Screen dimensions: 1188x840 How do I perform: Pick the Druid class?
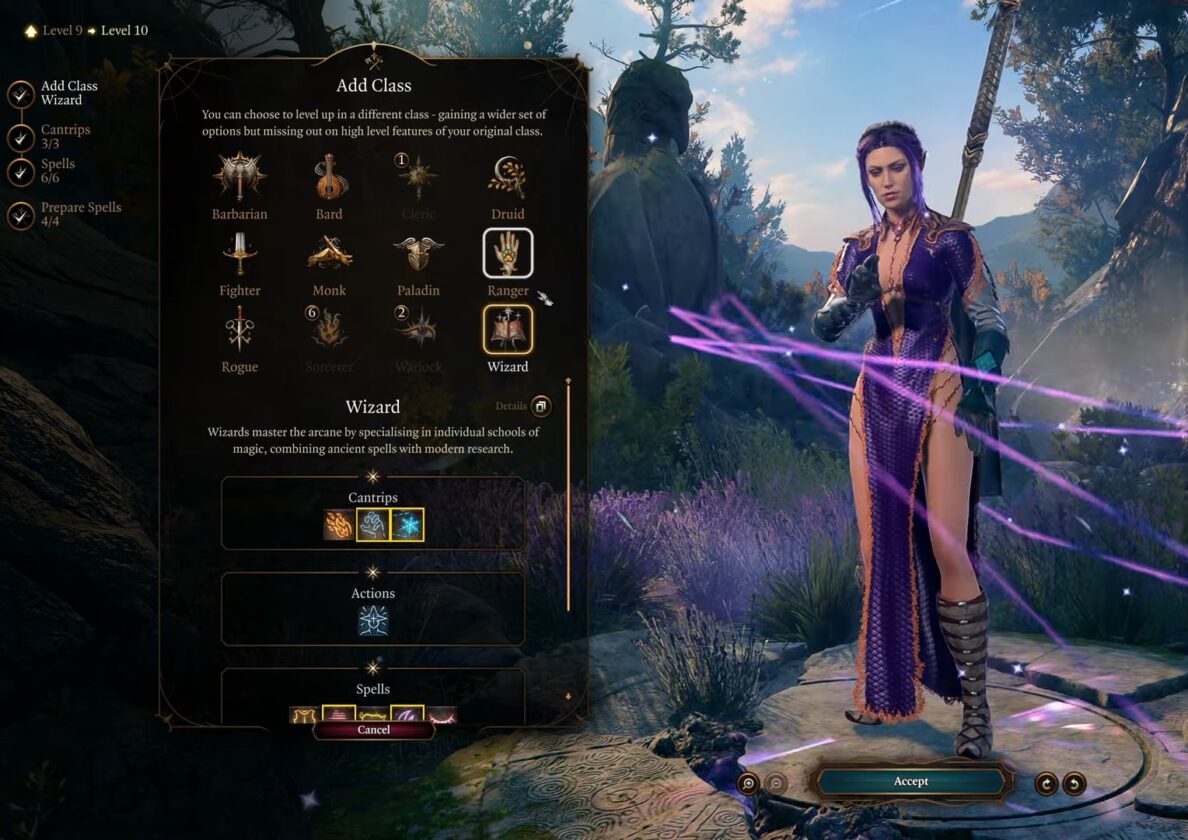tap(507, 178)
